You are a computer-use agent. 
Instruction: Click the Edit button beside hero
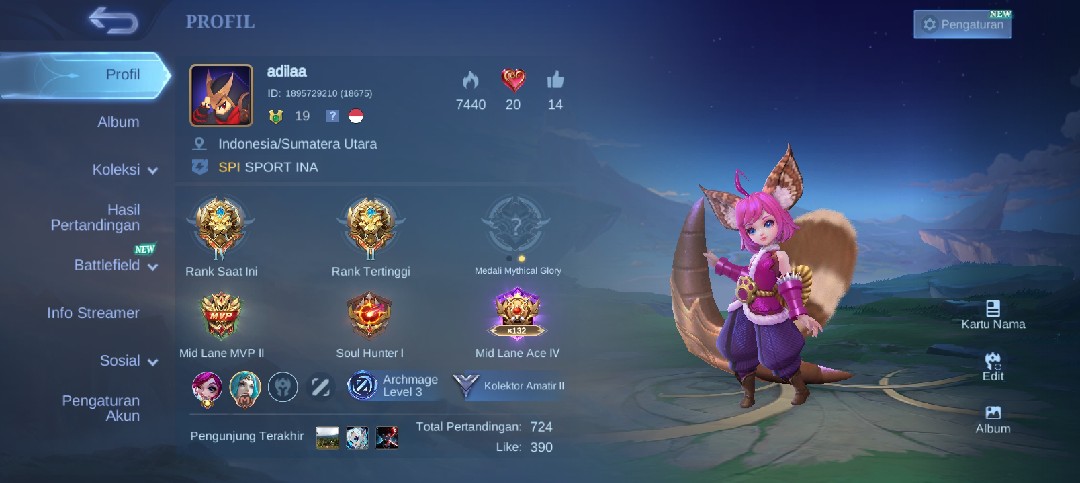992,365
